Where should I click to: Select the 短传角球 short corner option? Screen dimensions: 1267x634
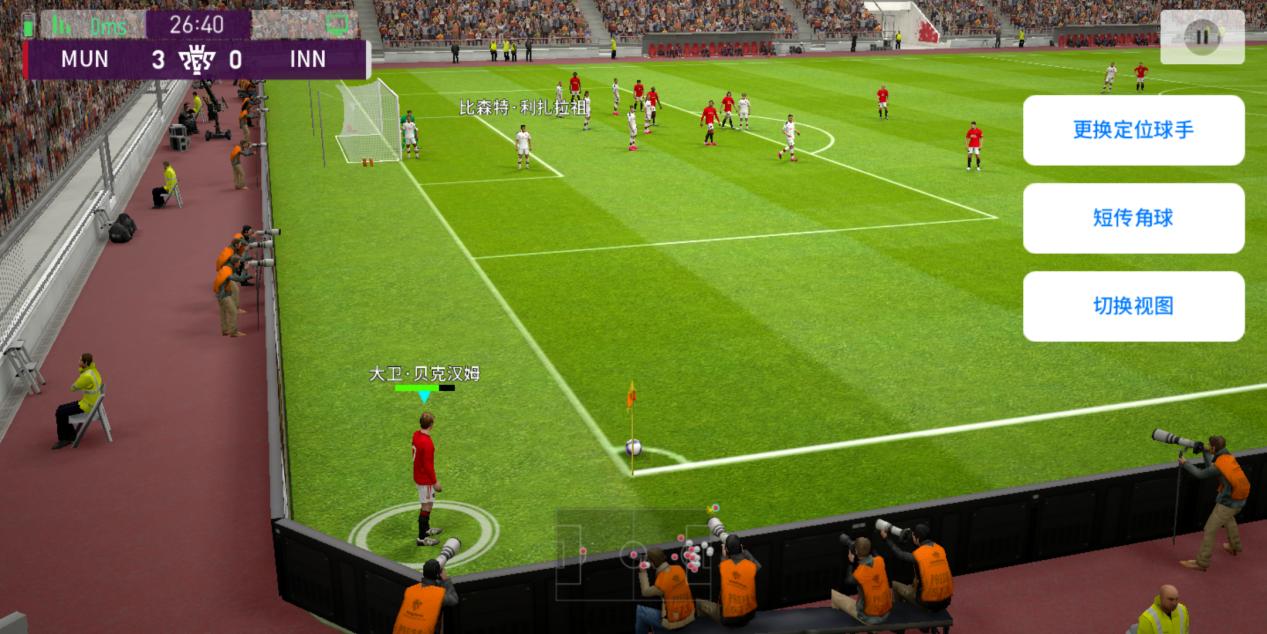[1133, 218]
